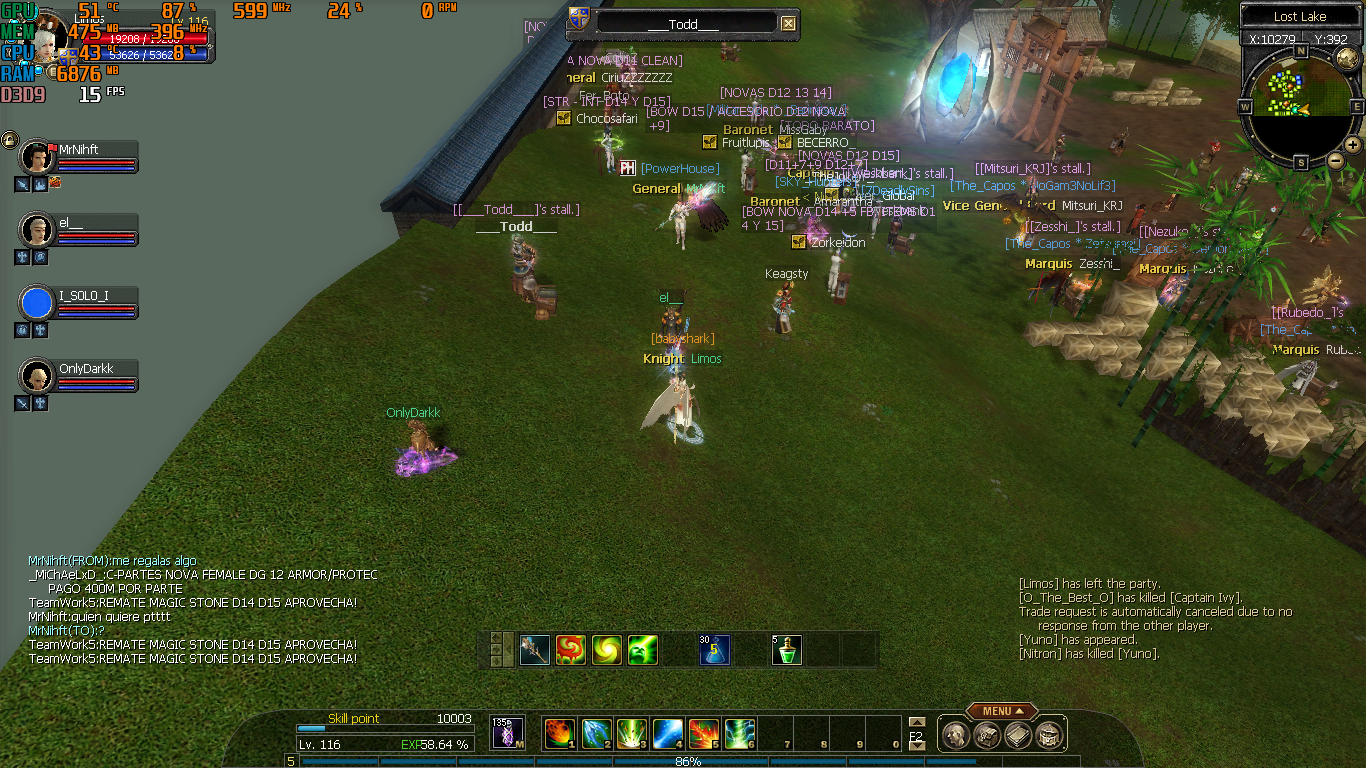
Task: Zoom out the minimap with minus button
Action: (1335, 160)
